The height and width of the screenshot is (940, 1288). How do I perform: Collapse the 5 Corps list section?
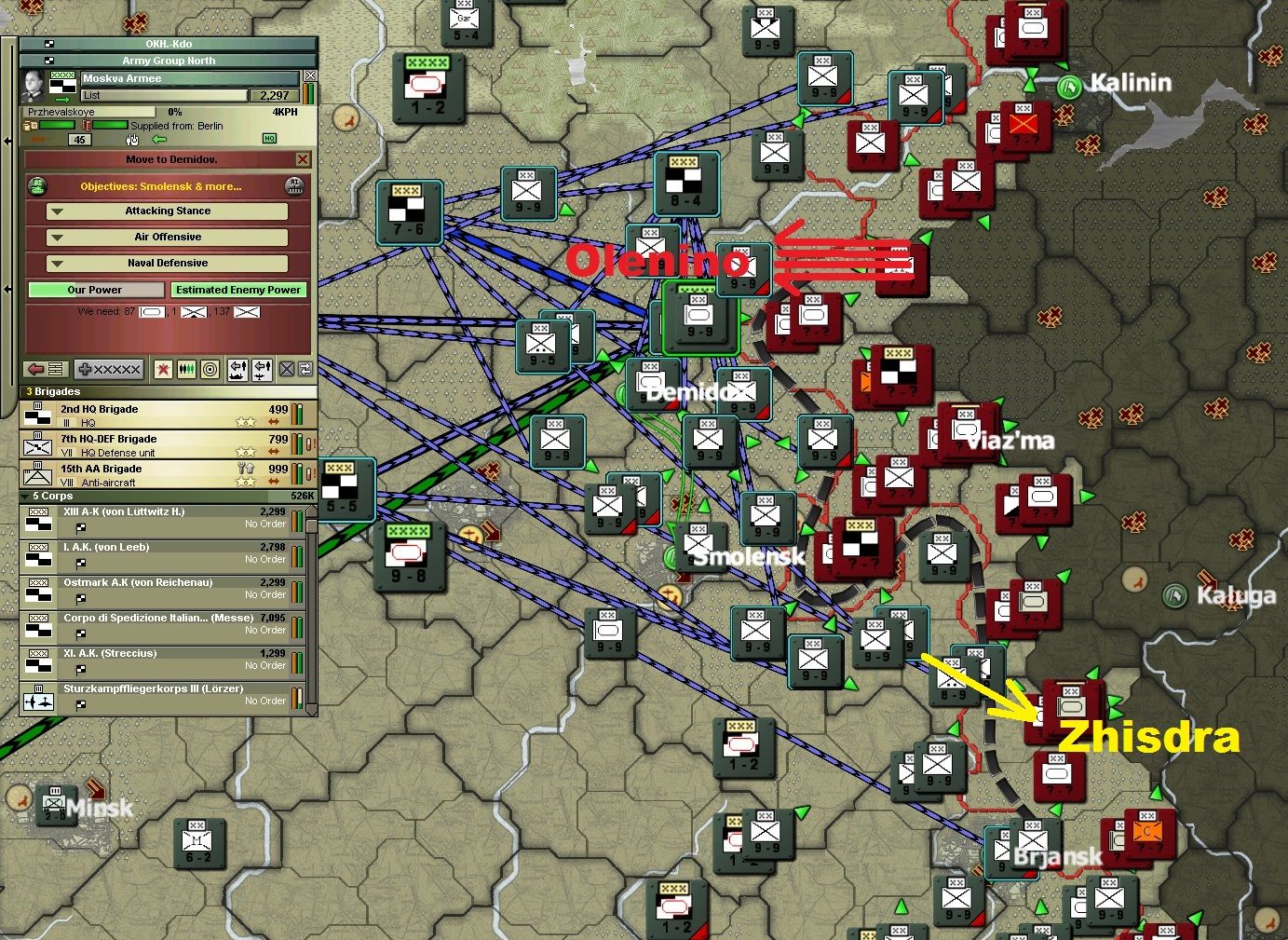click(x=25, y=497)
